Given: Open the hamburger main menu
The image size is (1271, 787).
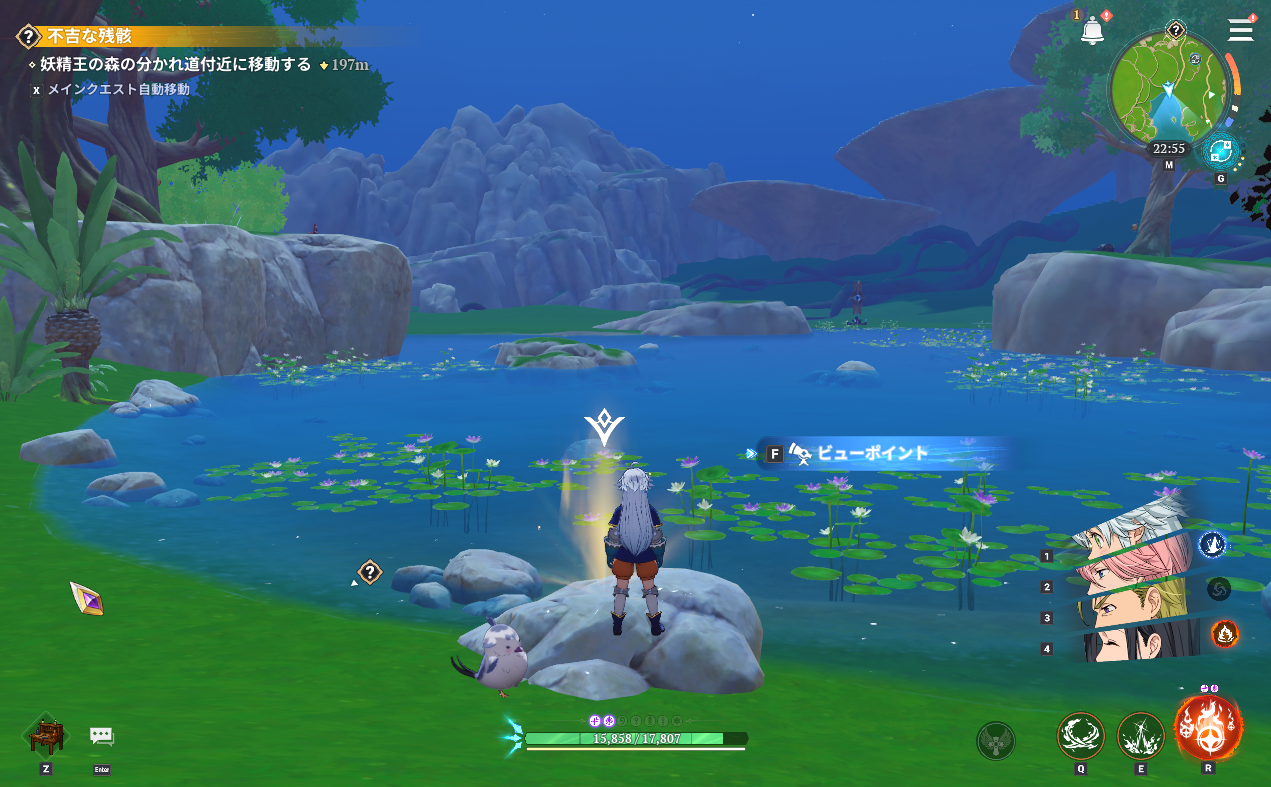Looking at the screenshot, I should pyautogui.click(x=1240, y=30).
